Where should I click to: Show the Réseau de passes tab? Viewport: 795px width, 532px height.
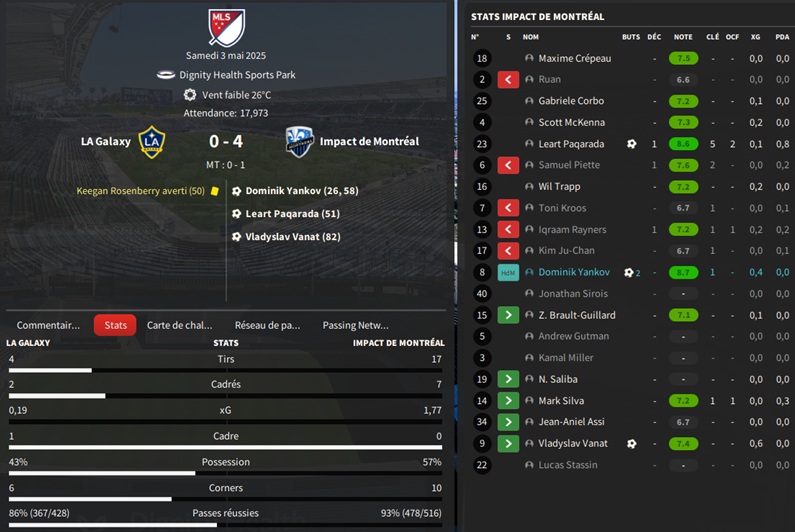(267, 325)
